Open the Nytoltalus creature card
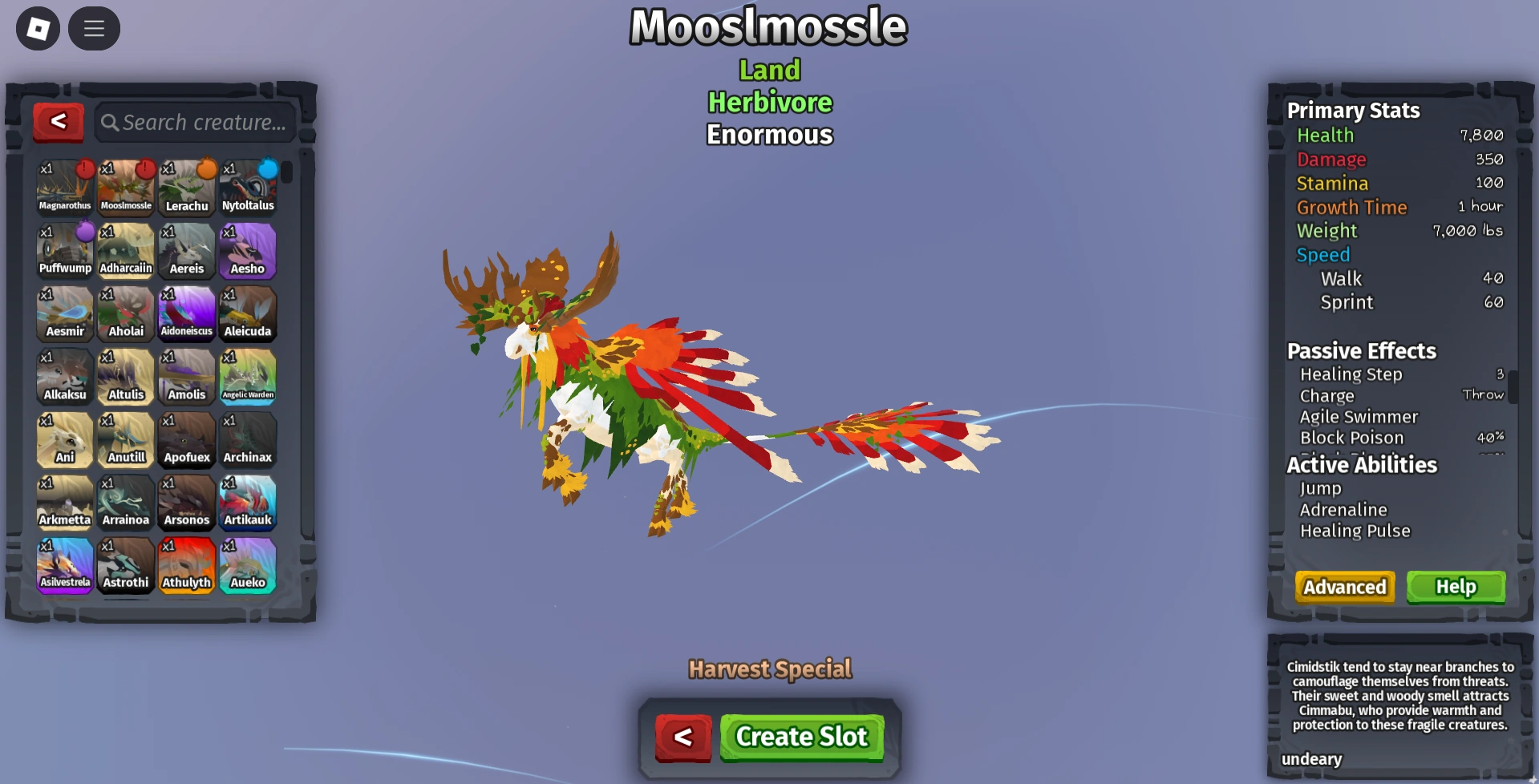This screenshot has width=1539, height=784. tap(249, 186)
